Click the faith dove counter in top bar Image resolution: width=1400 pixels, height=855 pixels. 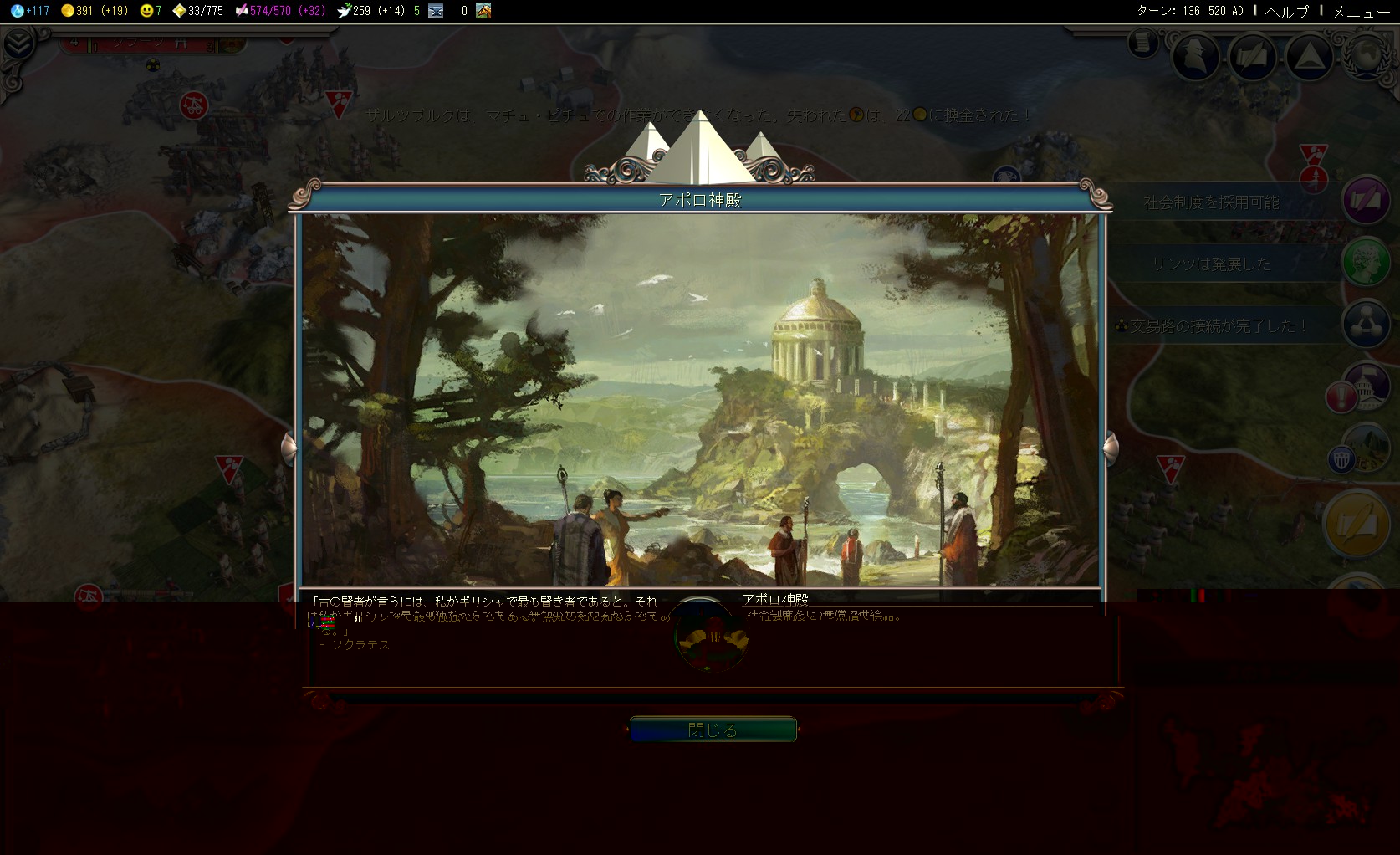click(x=344, y=11)
